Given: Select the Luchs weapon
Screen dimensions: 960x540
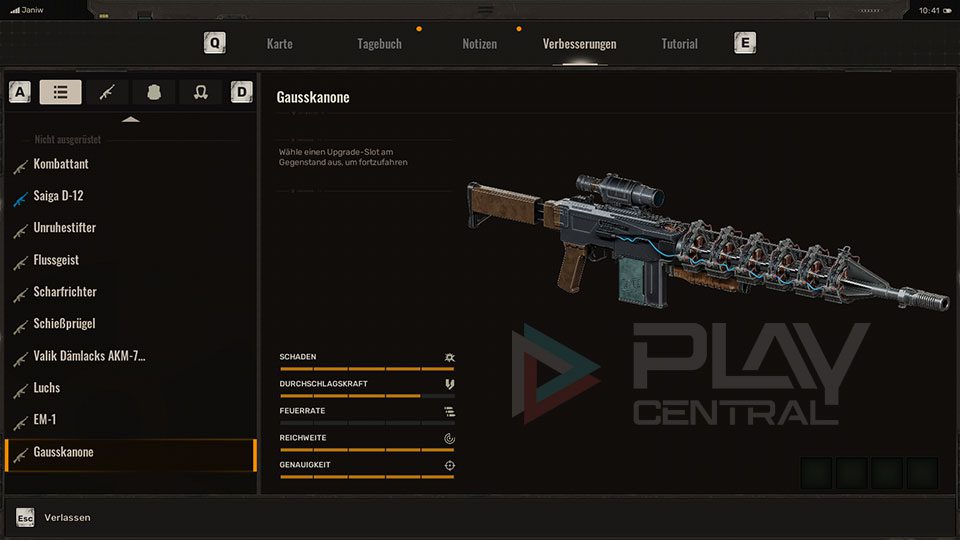Looking at the screenshot, I should (47, 388).
